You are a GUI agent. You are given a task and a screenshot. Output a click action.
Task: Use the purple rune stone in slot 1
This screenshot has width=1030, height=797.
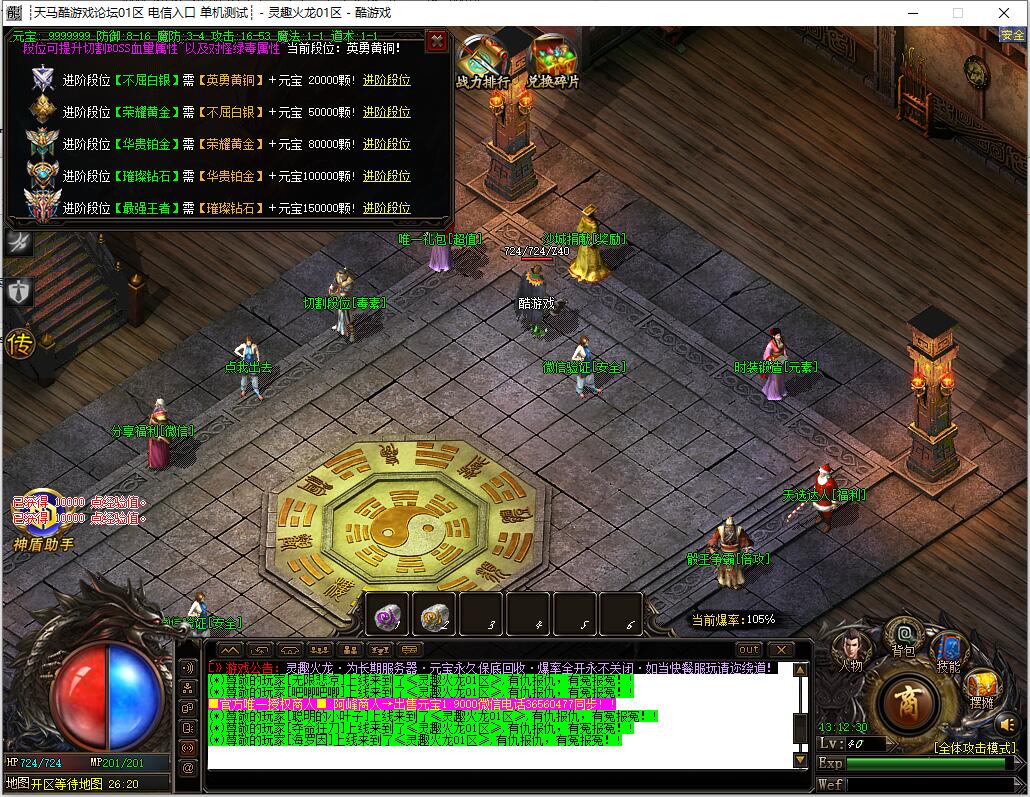(387, 616)
